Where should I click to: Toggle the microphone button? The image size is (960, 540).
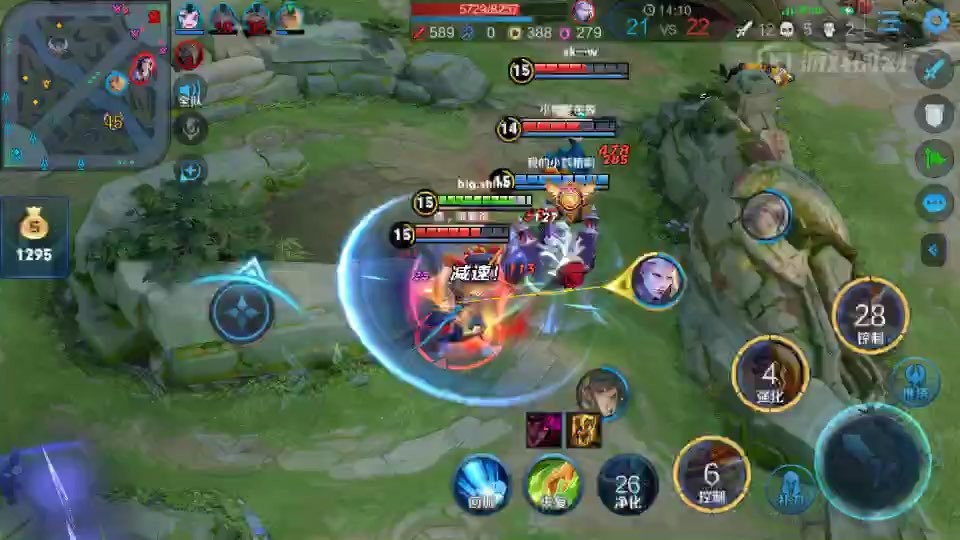190,129
